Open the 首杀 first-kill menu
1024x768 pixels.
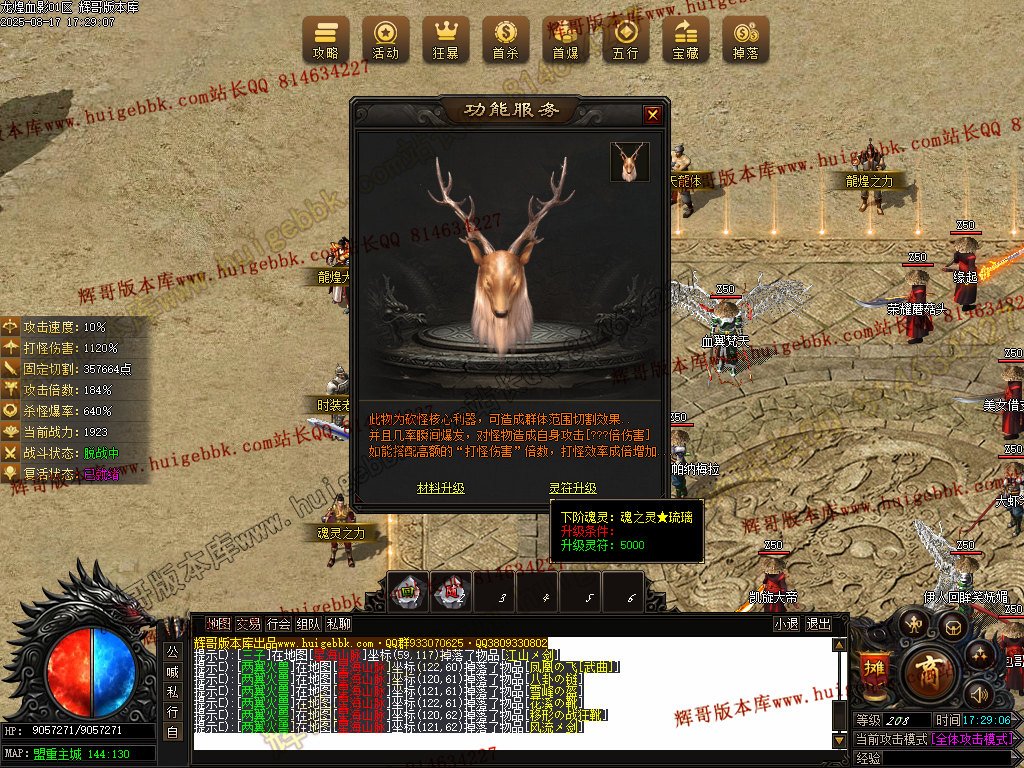pos(506,39)
